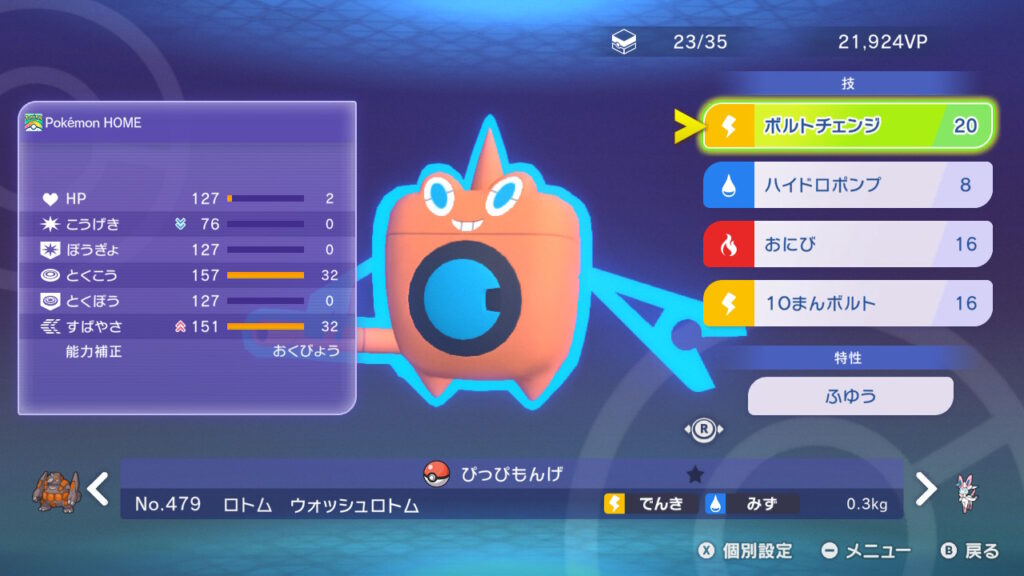Select the おにび move
The image size is (1024, 576).
pos(847,244)
